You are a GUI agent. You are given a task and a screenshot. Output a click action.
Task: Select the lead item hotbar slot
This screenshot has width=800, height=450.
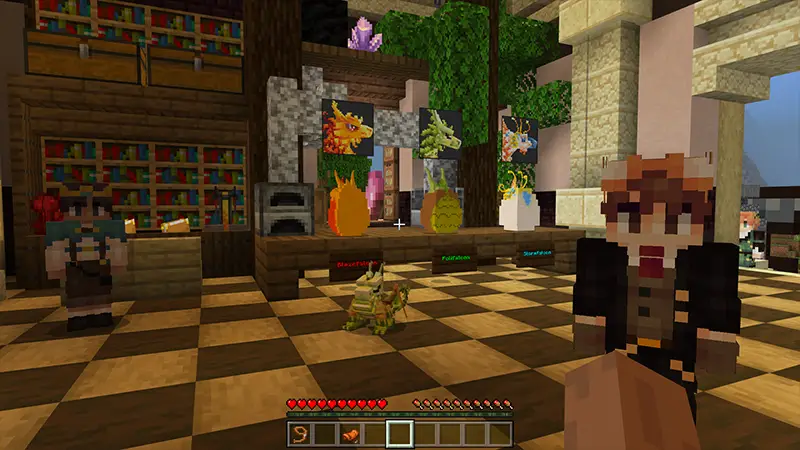pyautogui.click(x=300, y=434)
